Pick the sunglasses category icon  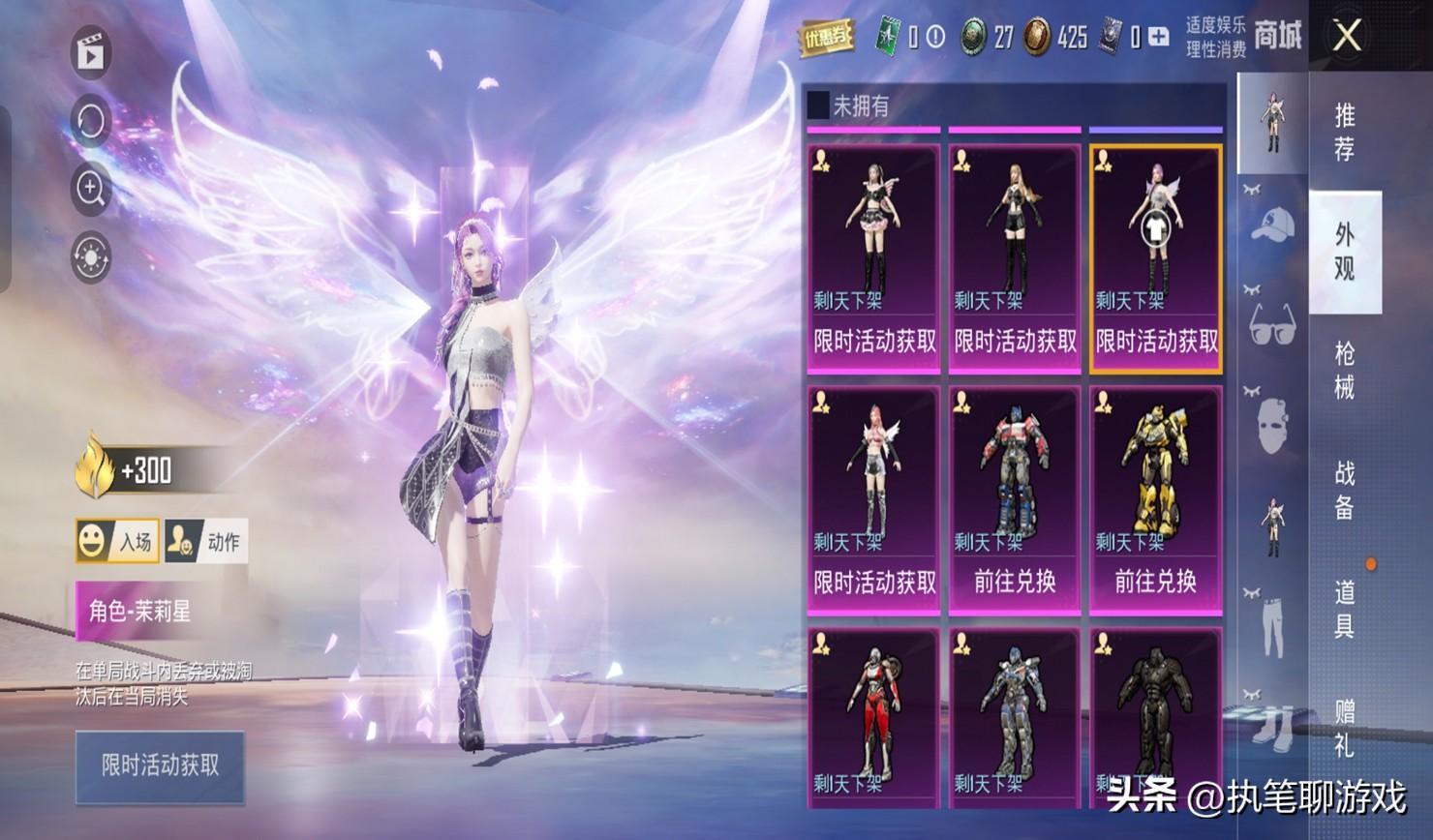coord(1272,324)
